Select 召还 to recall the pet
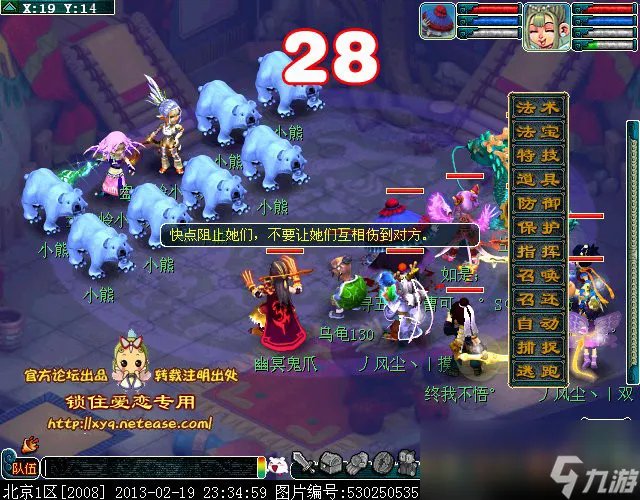 (x=538, y=300)
